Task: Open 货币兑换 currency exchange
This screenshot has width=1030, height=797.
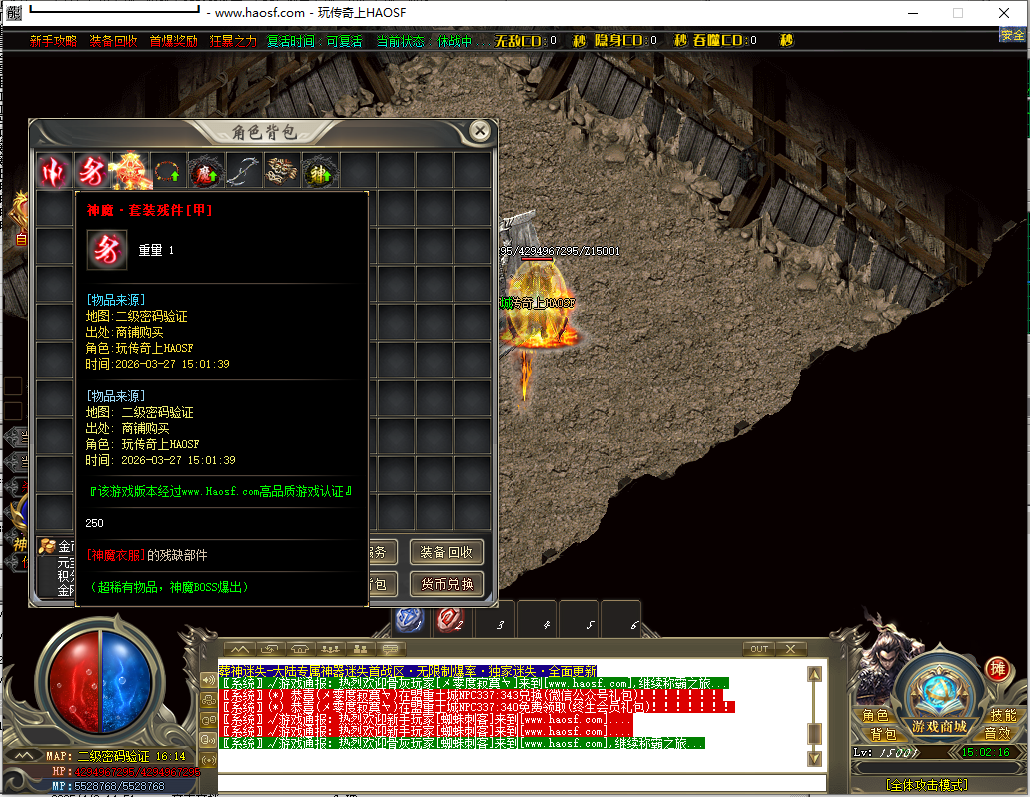Action: click(446, 584)
